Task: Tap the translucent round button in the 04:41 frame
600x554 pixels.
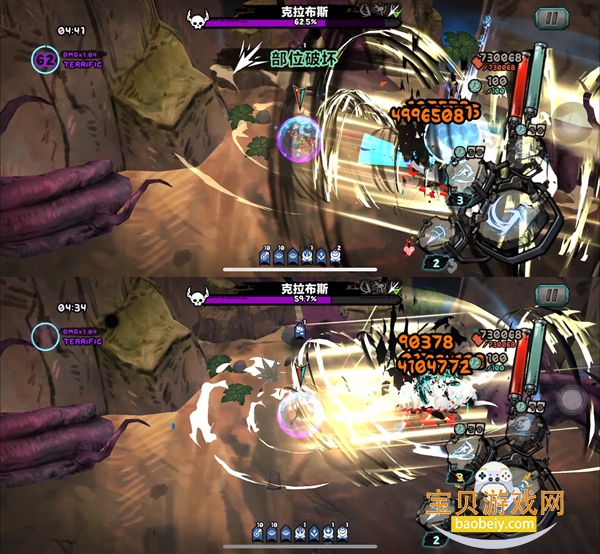Action: pyautogui.click(x=574, y=120)
